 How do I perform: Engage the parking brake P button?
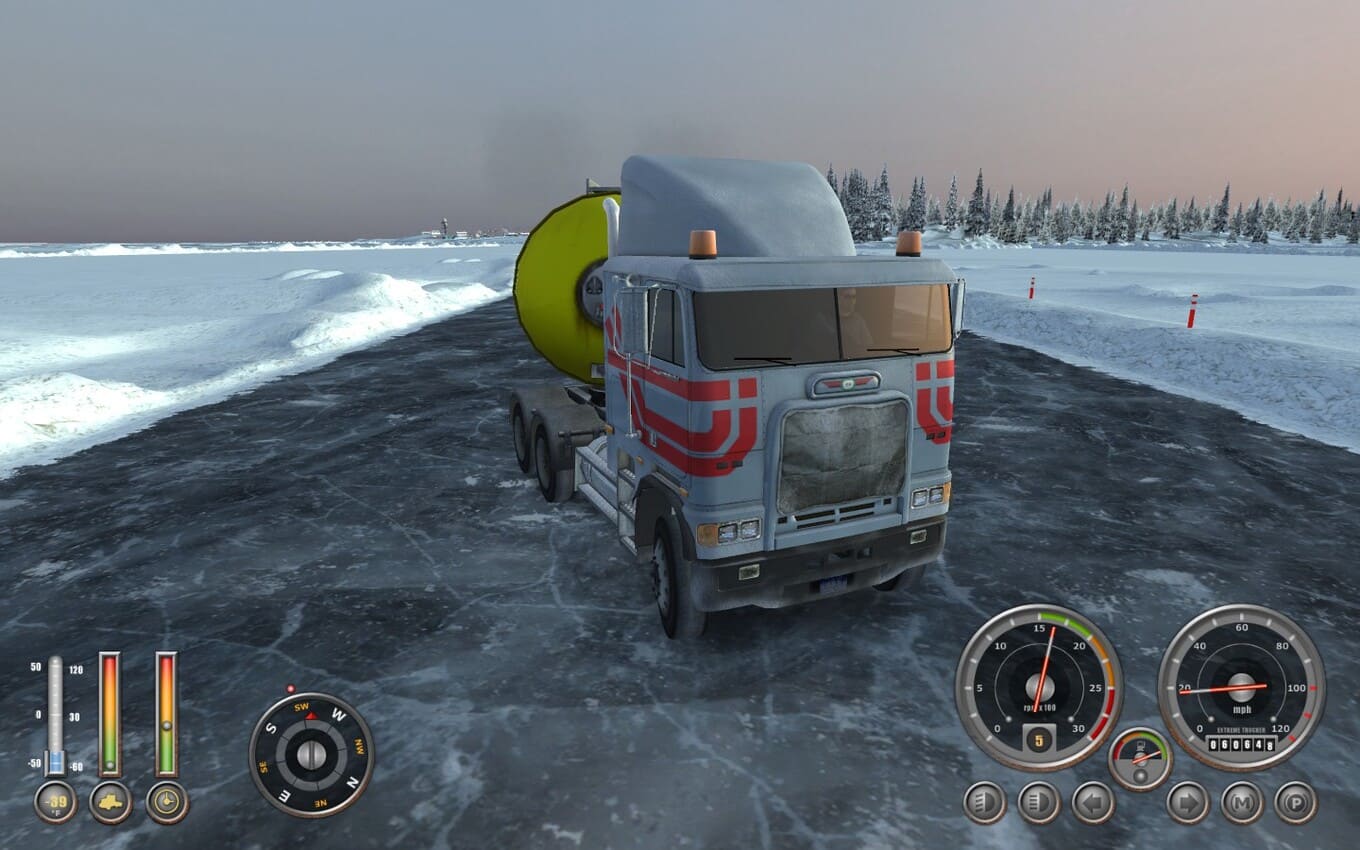1295,802
